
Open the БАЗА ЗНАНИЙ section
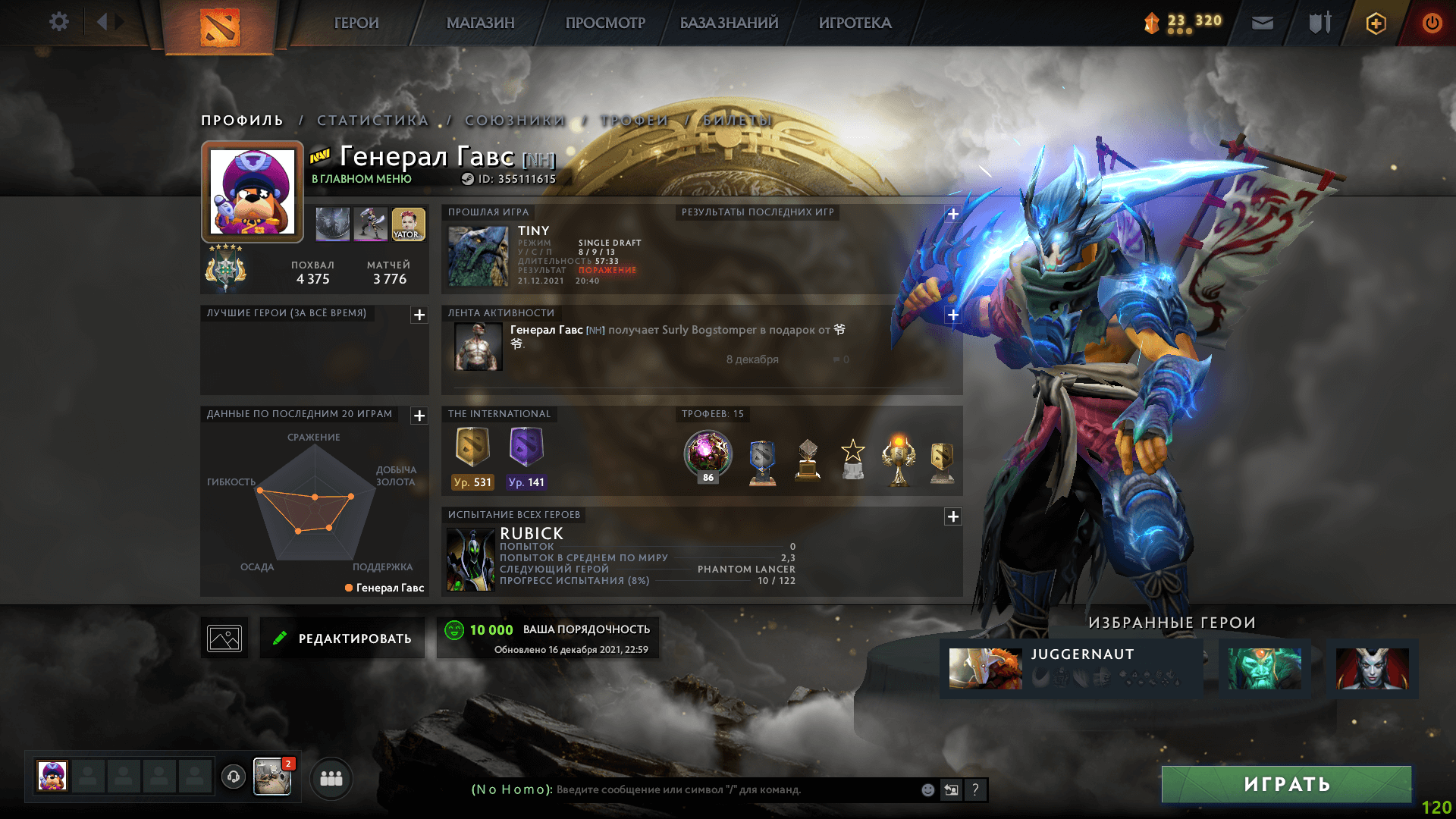point(729,23)
